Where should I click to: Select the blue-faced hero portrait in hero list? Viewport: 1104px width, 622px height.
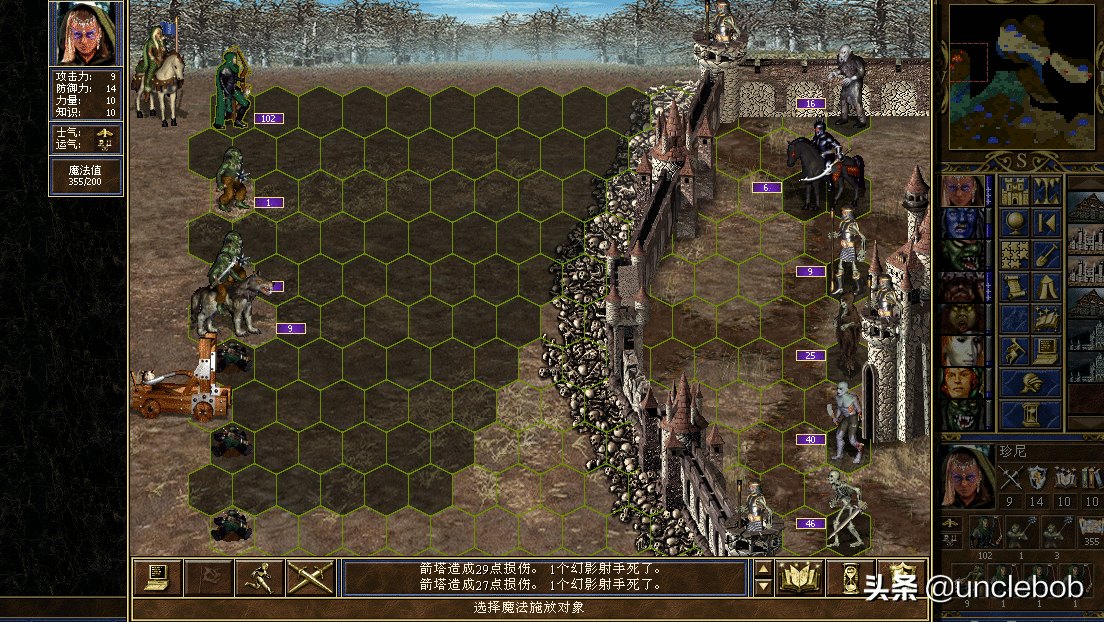coord(962,223)
